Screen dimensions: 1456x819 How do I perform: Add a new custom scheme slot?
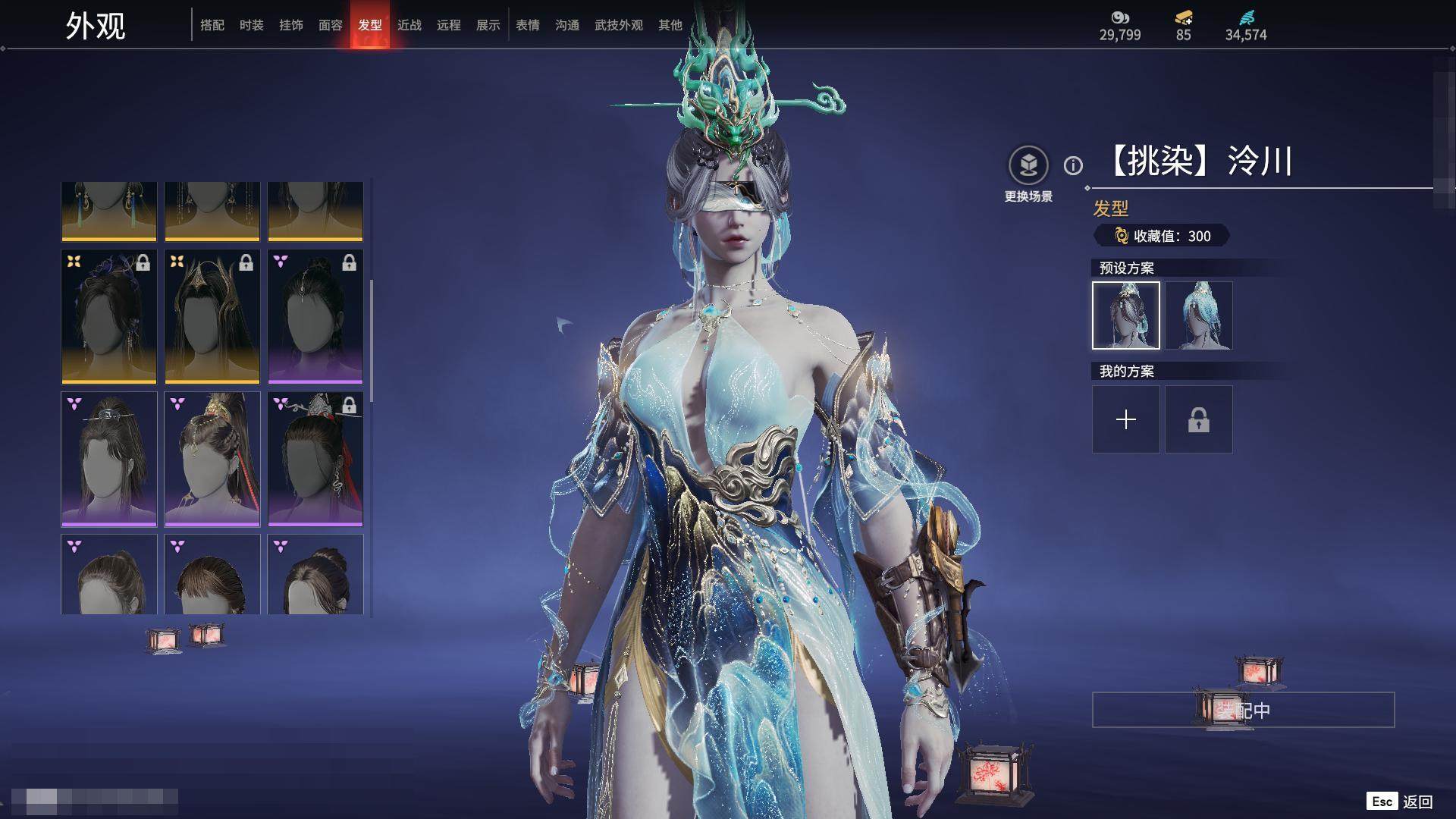click(1126, 419)
